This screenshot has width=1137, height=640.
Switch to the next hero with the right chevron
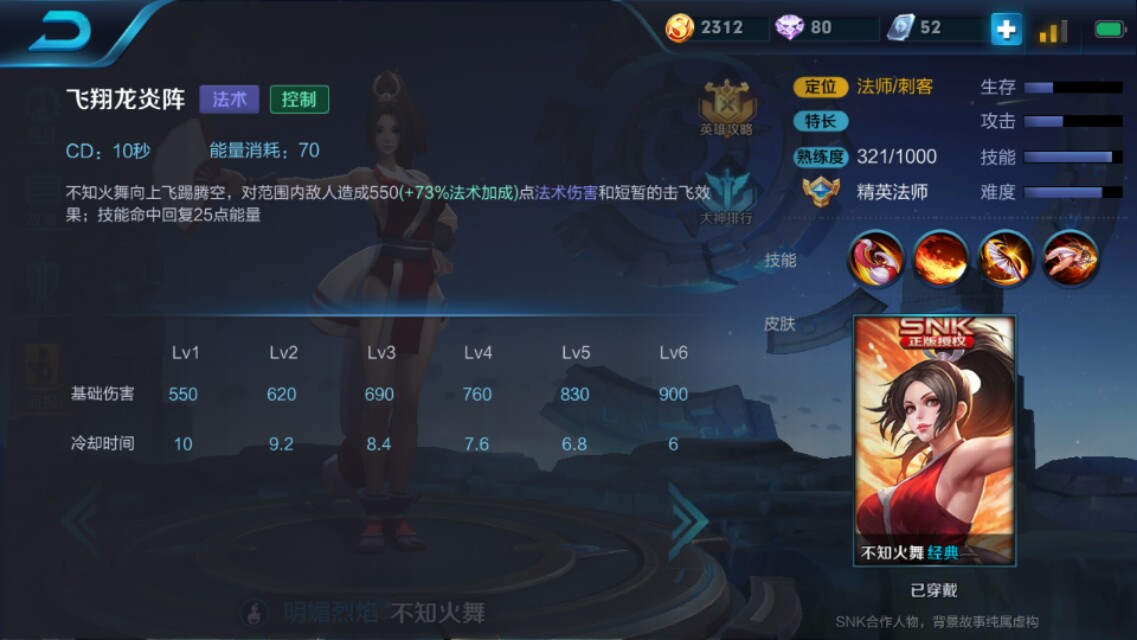coord(688,520)
